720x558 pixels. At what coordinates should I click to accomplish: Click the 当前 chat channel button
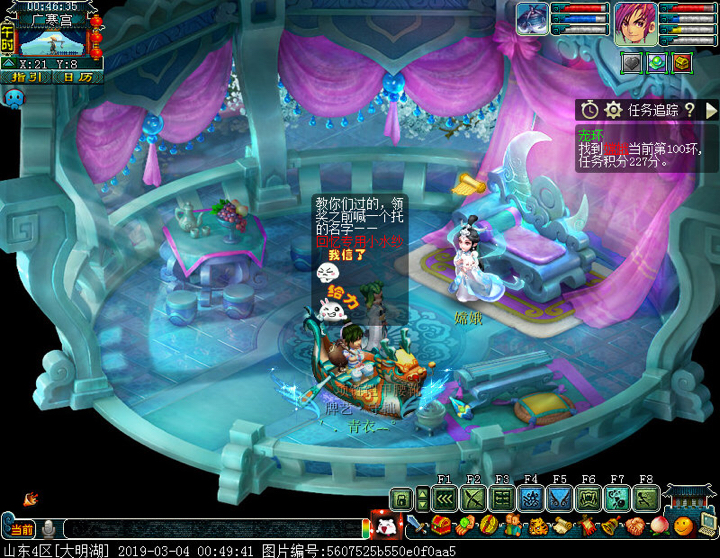pos(22,528)
